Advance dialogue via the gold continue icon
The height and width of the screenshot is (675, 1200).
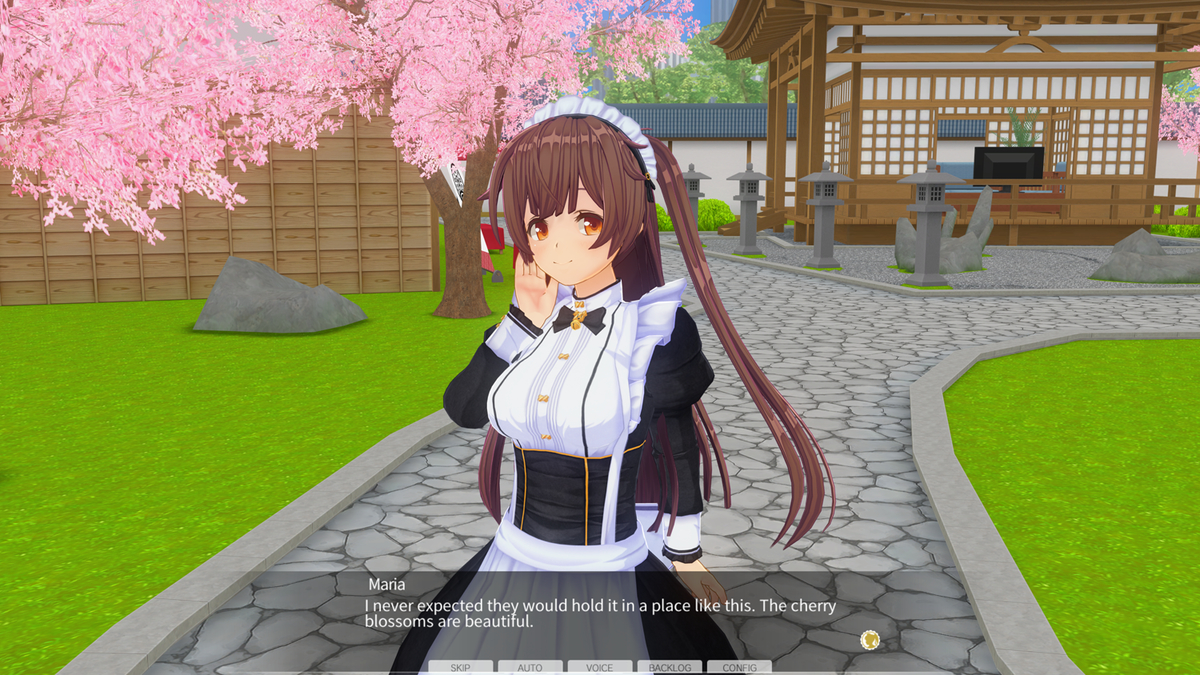pyautogui.click(x=870, y=639)
